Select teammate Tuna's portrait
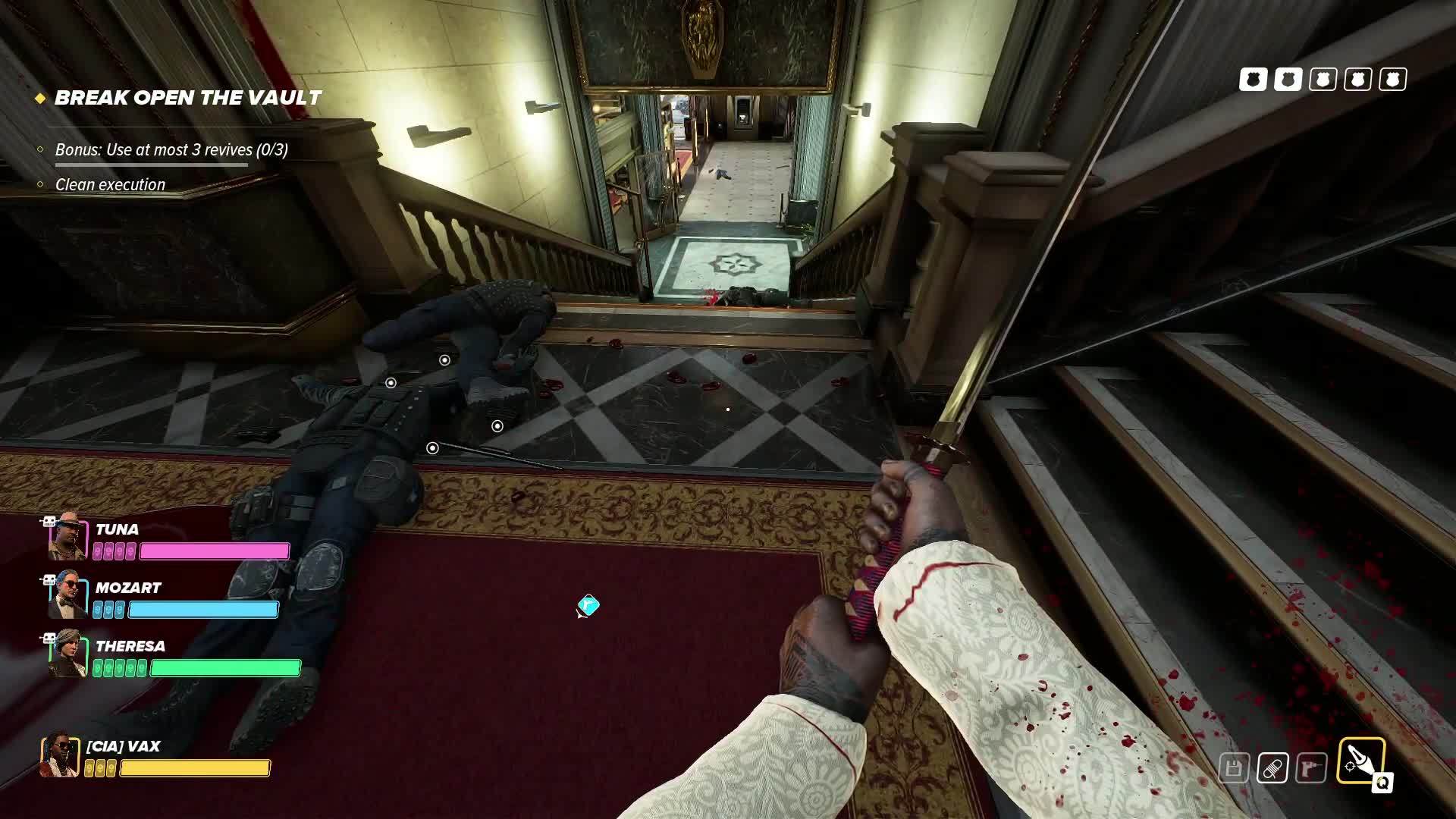The image size is (1456, 819). 67,536
